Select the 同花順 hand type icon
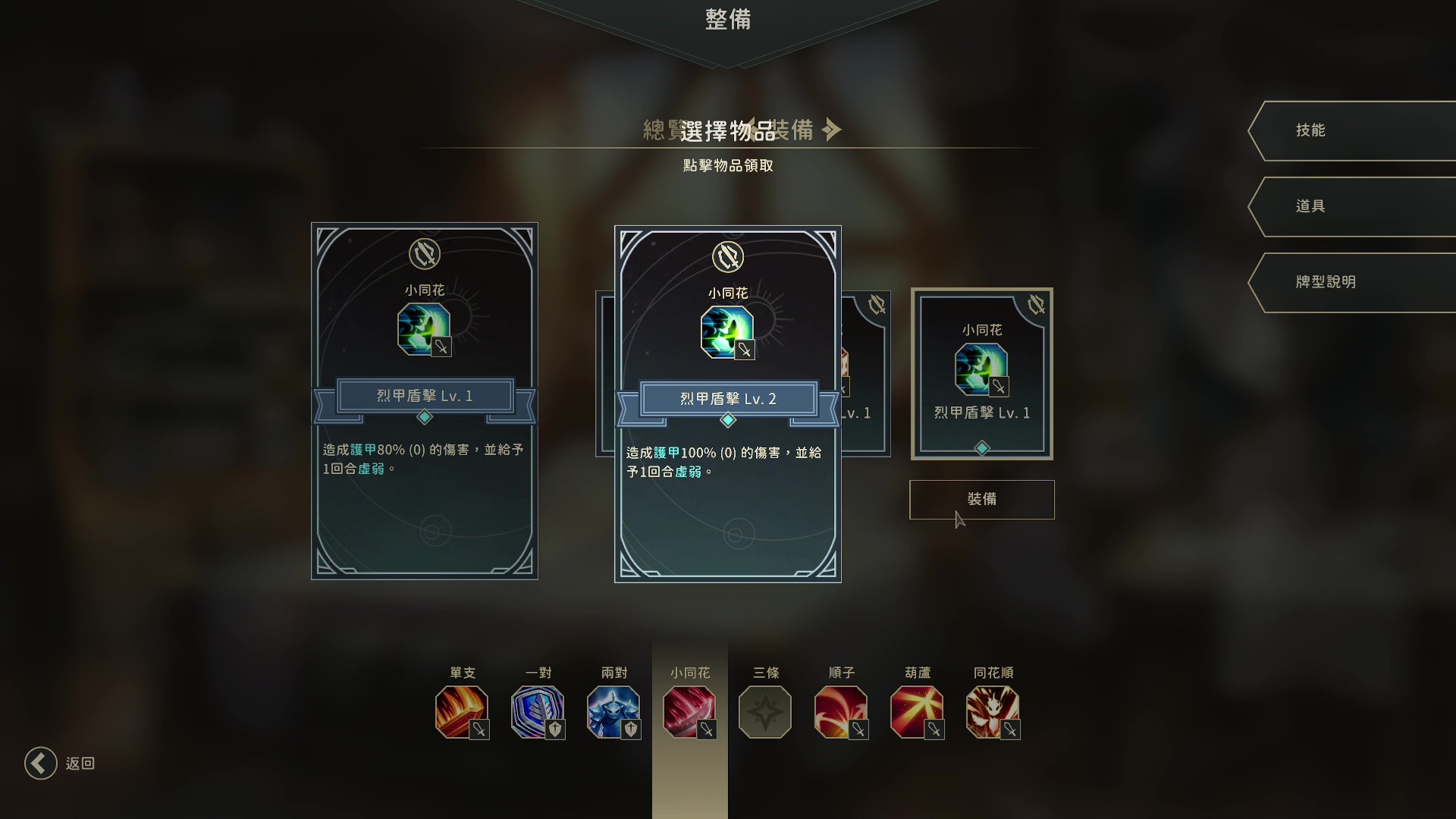 point(993,713)
